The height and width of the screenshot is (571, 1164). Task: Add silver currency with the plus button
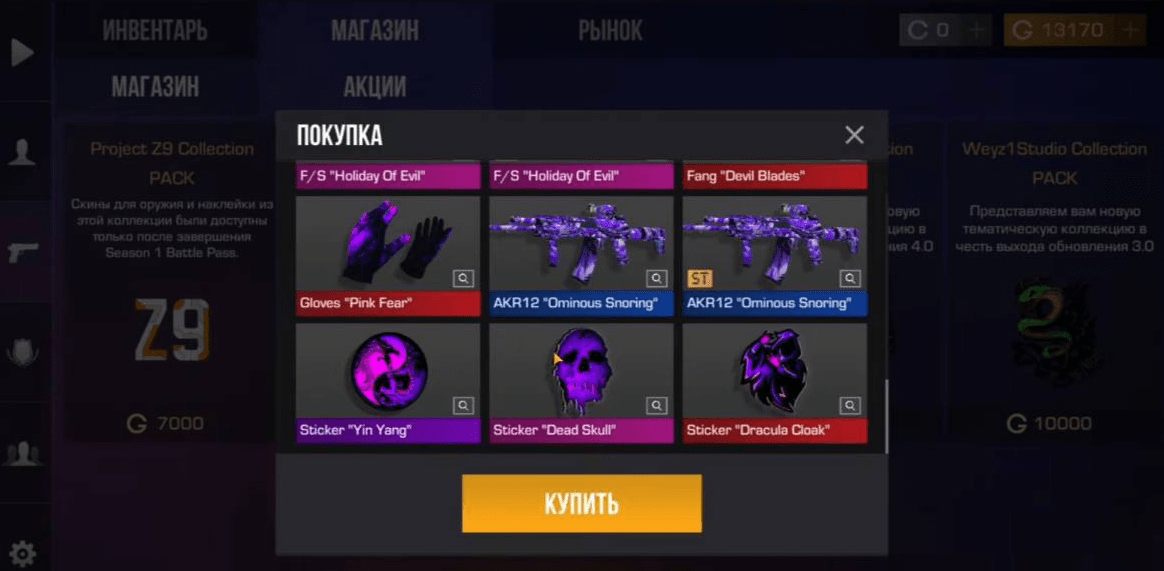977,30
